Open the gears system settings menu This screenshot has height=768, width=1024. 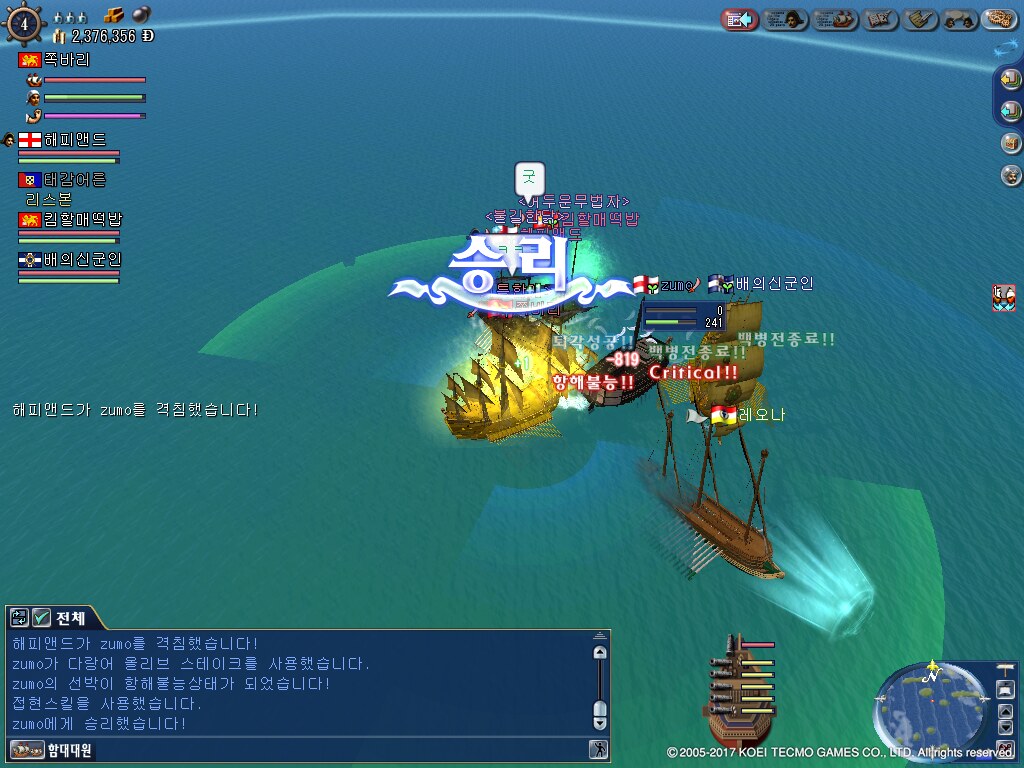(x=1000, y=19)
